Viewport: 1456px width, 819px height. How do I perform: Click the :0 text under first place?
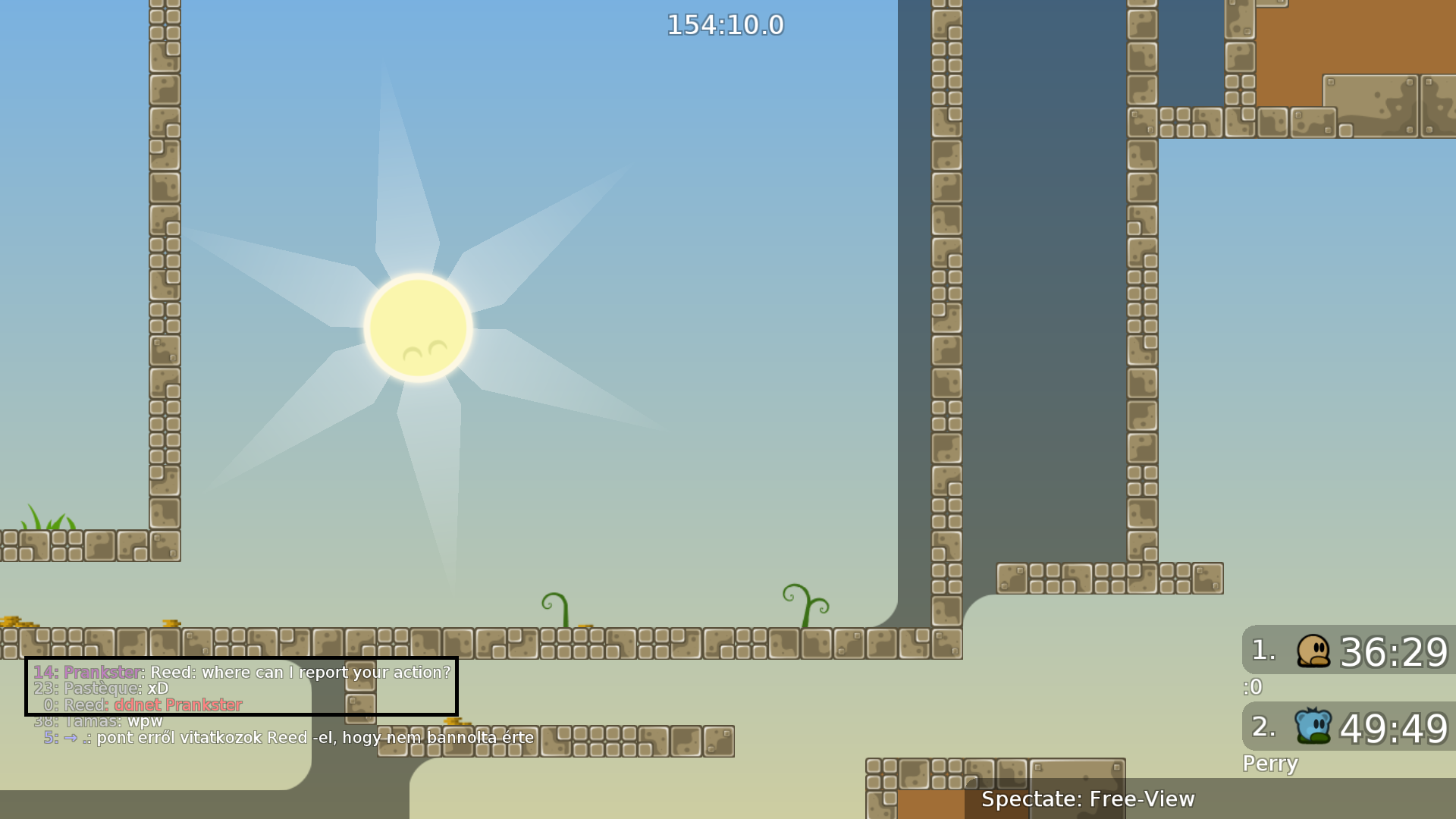click(x=1252, y=687)
